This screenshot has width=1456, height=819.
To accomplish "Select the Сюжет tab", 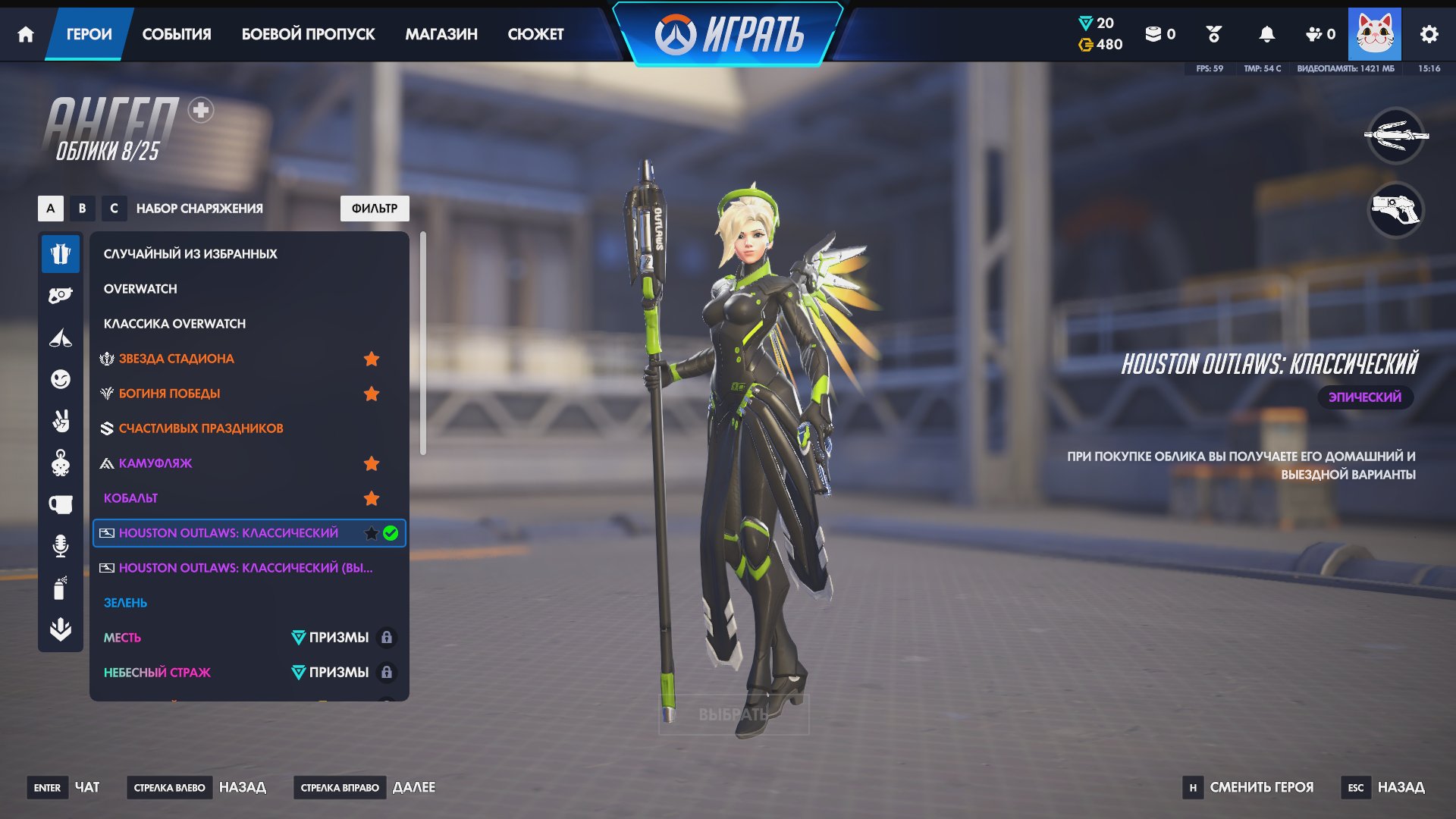I will pos(535,34).
